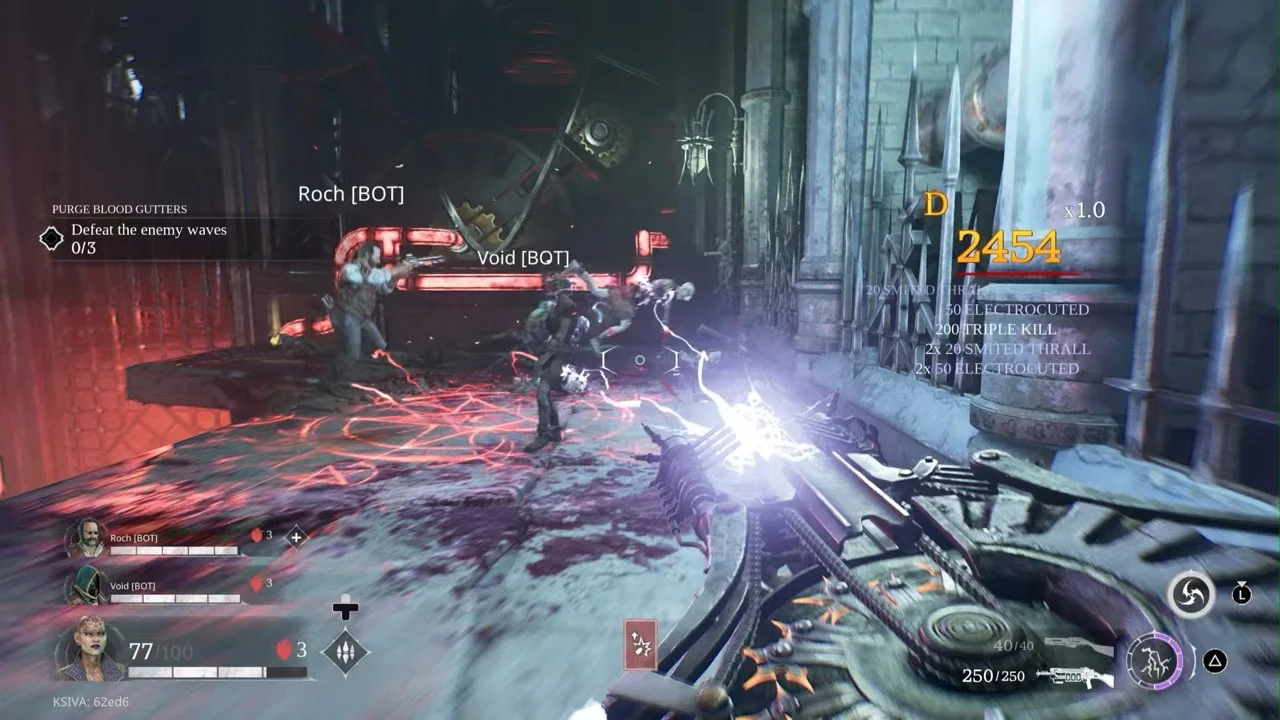
Task: Click Void [BOT] hooded teammate portrait
Action: click(x=85, y=585)
